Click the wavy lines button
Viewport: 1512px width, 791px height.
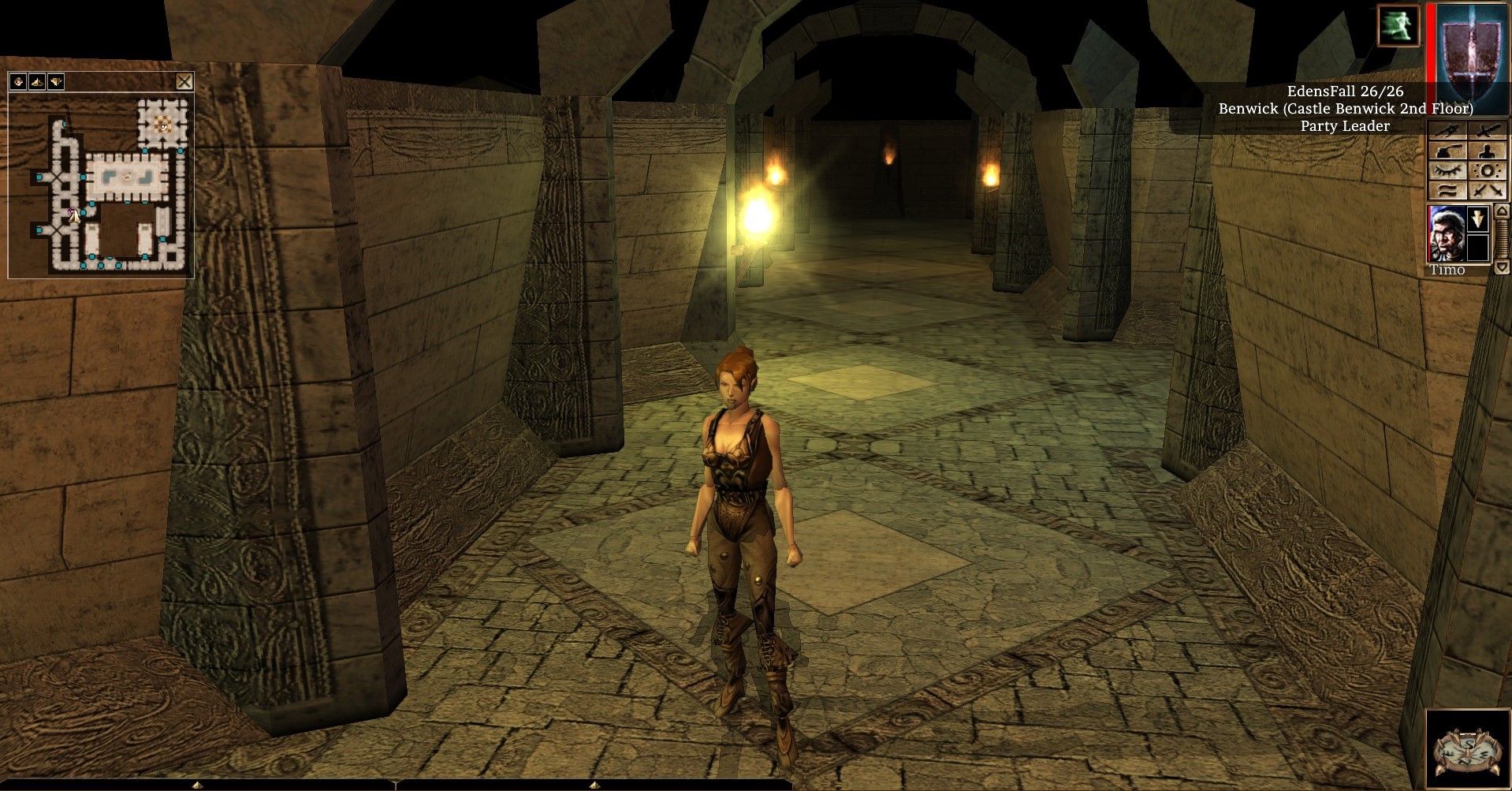click(x=1447, y=190)
